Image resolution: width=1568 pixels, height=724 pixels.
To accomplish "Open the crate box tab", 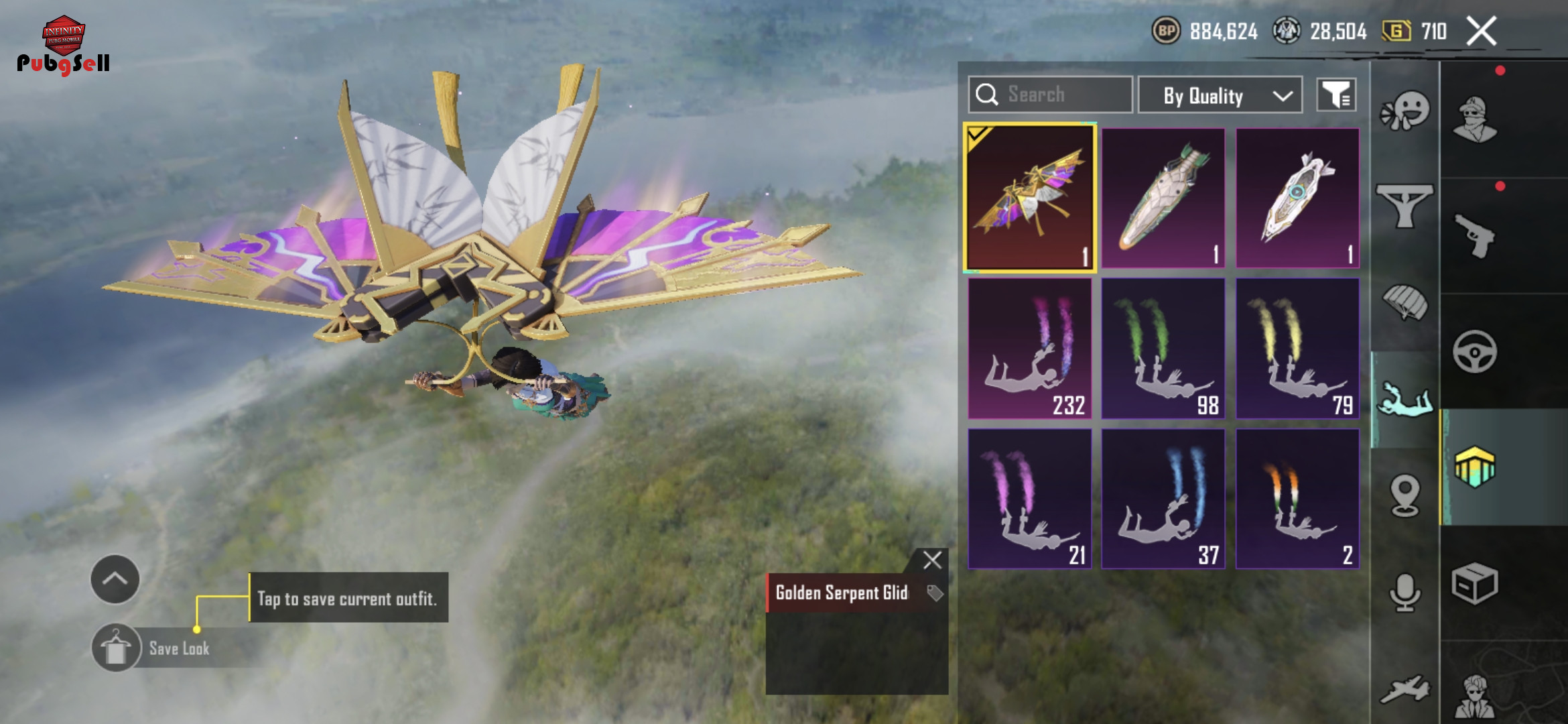I will pyautogui.click(x=1474, y=584).
